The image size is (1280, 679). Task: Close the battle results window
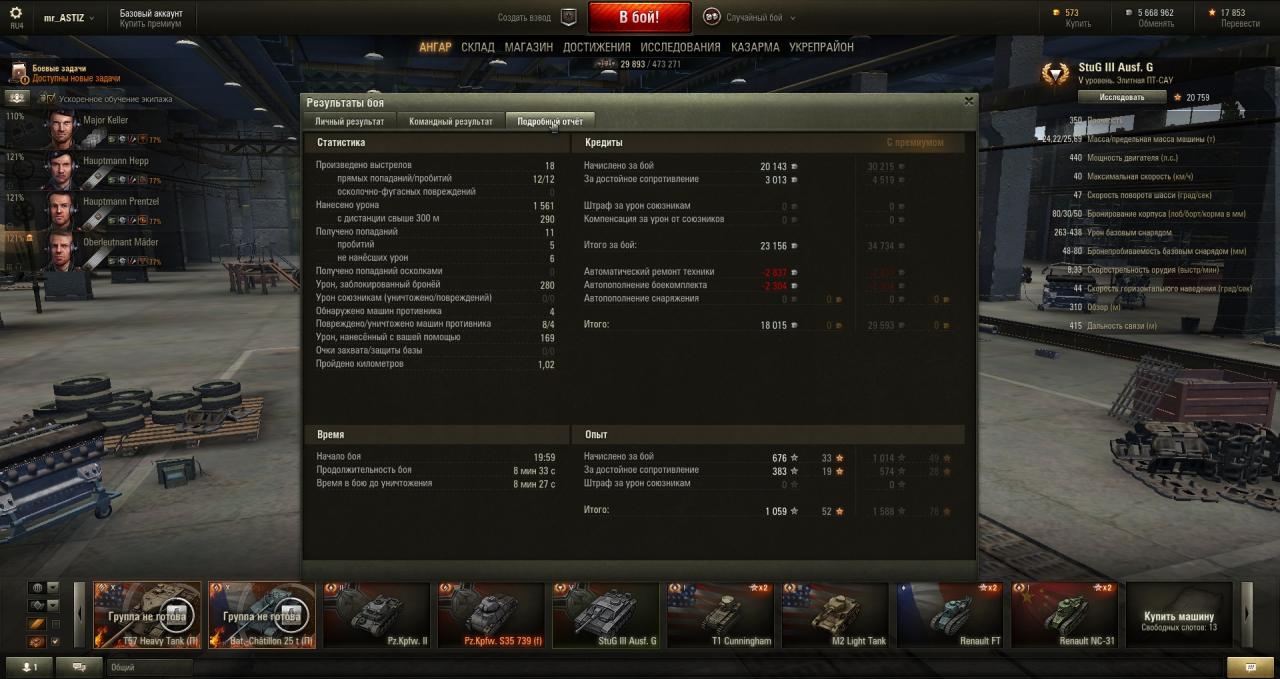click(x=968, y=101)
